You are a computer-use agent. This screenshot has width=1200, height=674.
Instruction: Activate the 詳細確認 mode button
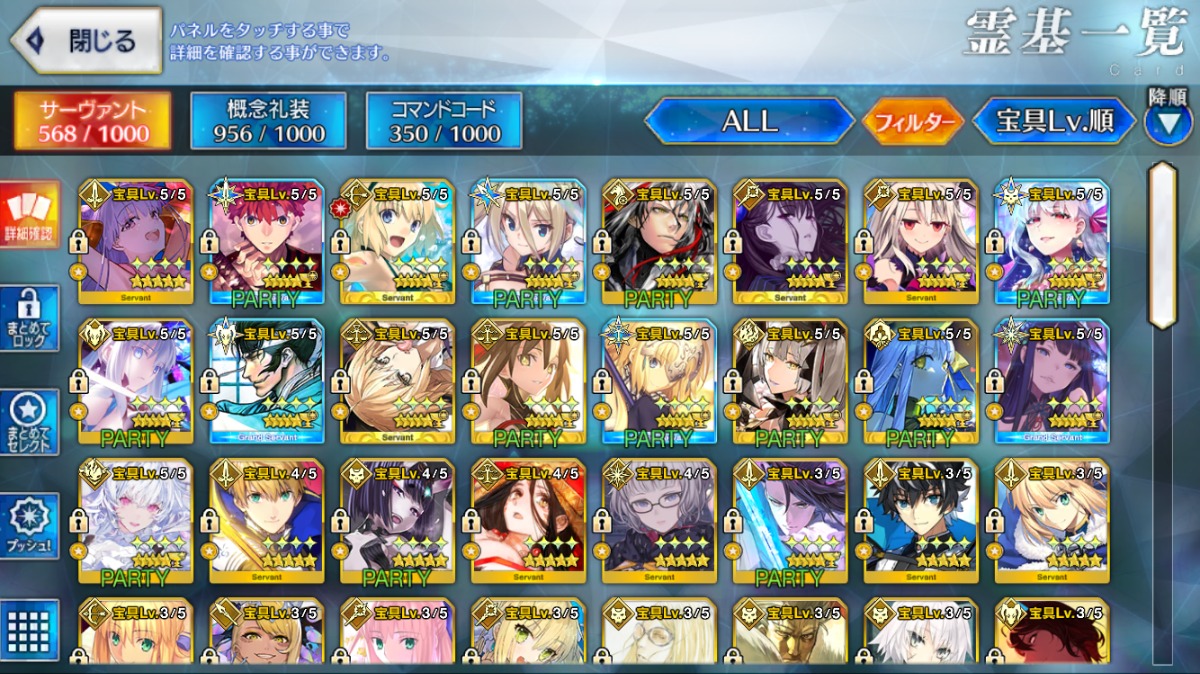click(30, 215)
